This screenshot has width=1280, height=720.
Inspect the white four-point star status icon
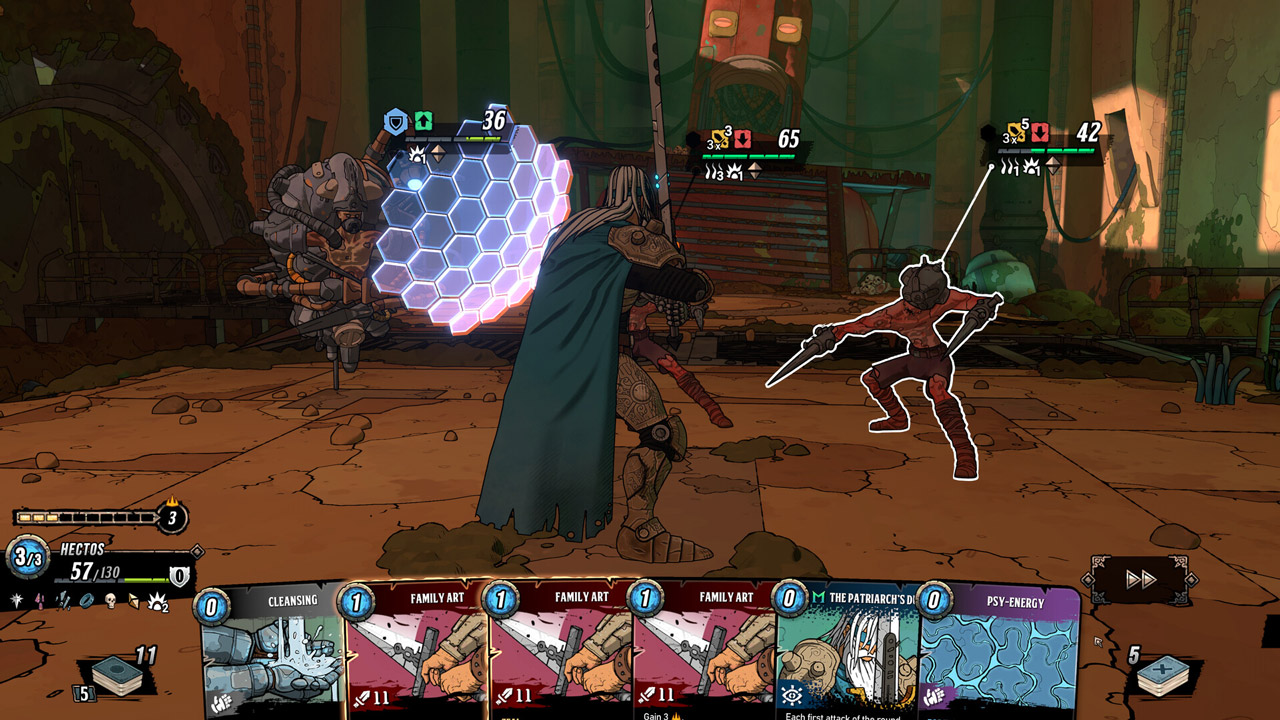(x=17, y=600)
